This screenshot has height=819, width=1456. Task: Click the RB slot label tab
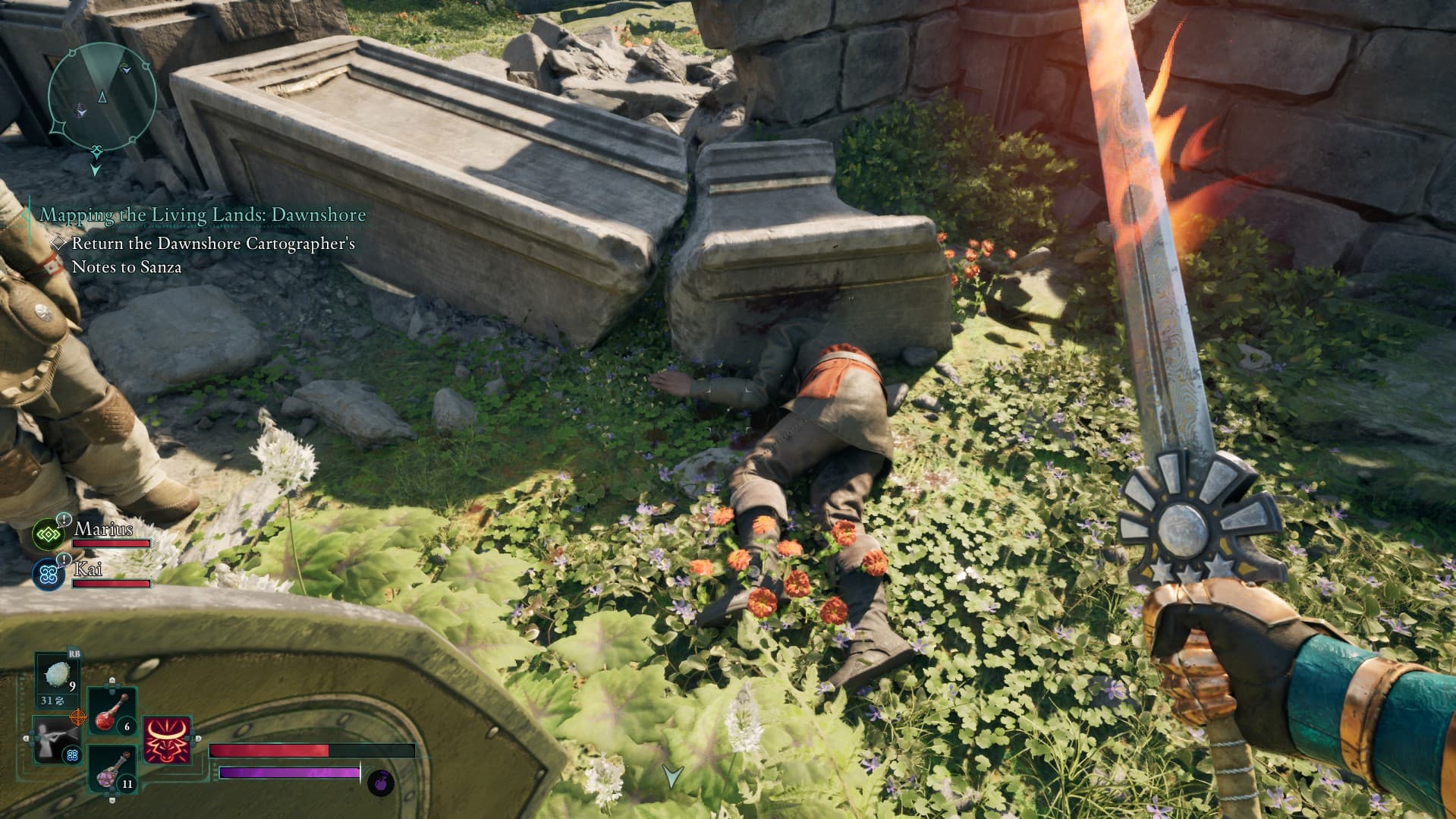[x=74, y=653]
